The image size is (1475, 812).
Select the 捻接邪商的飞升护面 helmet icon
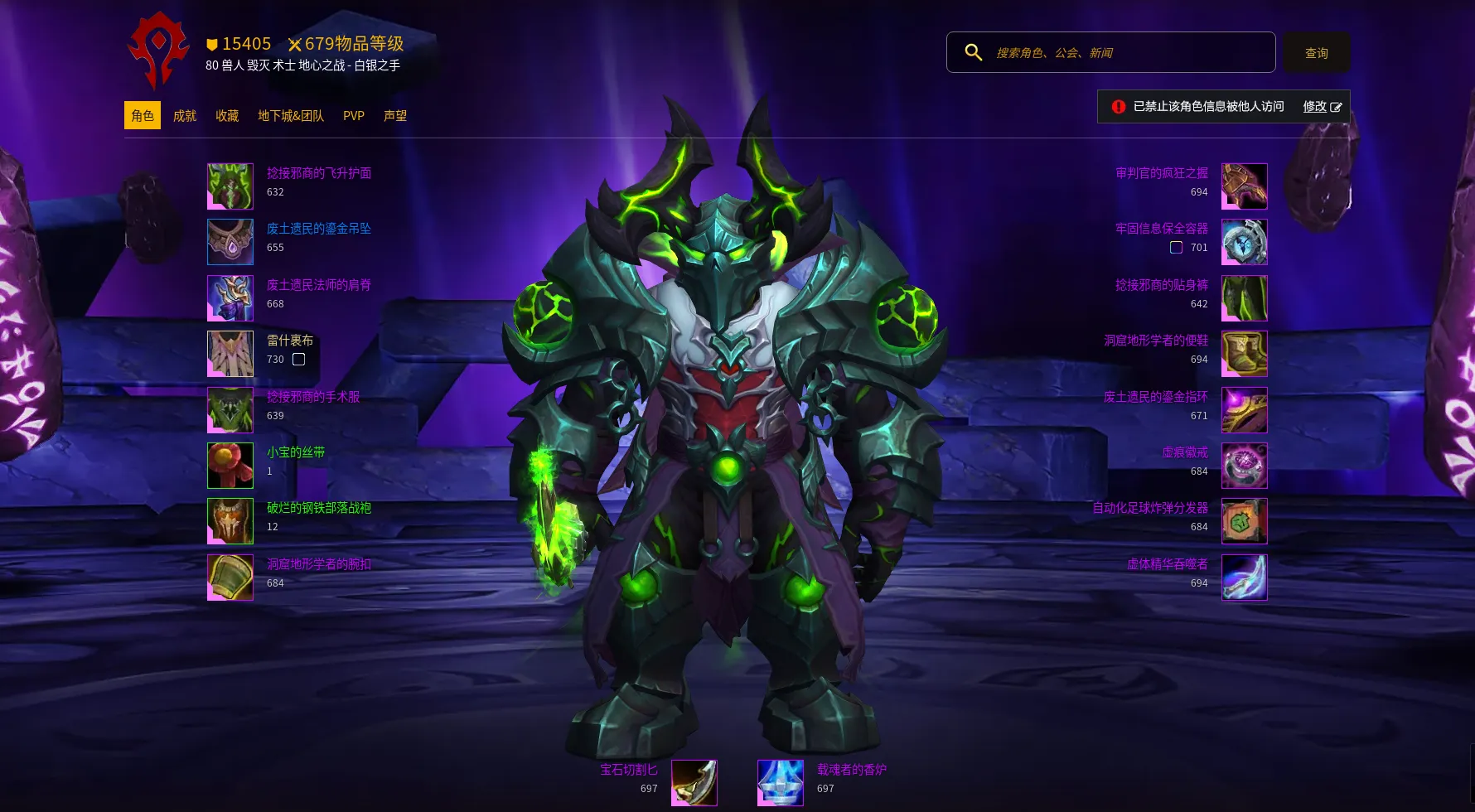click(x=230, y=186)
